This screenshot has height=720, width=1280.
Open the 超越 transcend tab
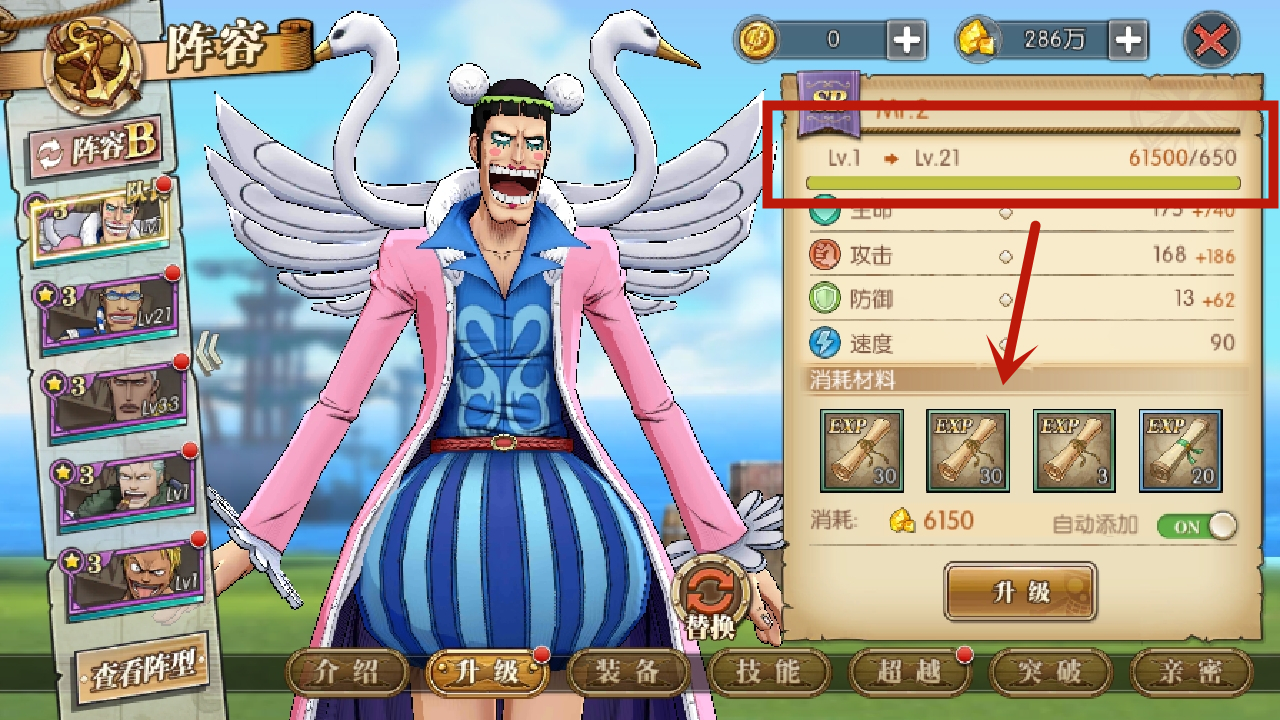pyautogui.click(x=909, y=672)
